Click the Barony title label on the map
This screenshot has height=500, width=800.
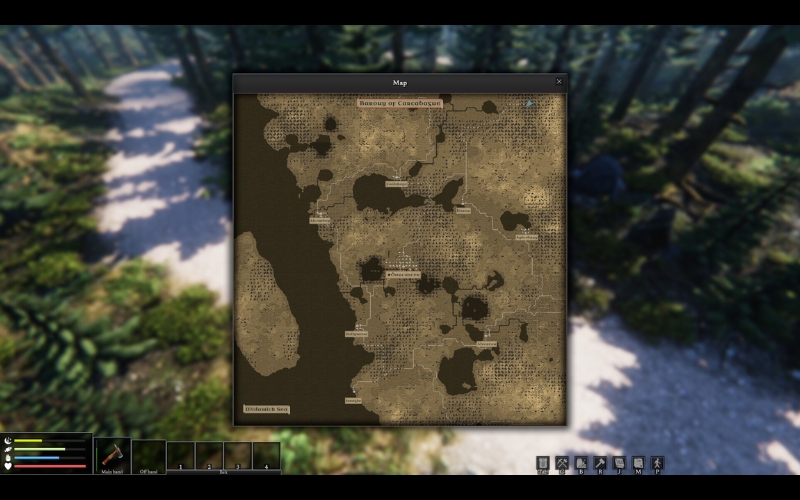point(400,102)
